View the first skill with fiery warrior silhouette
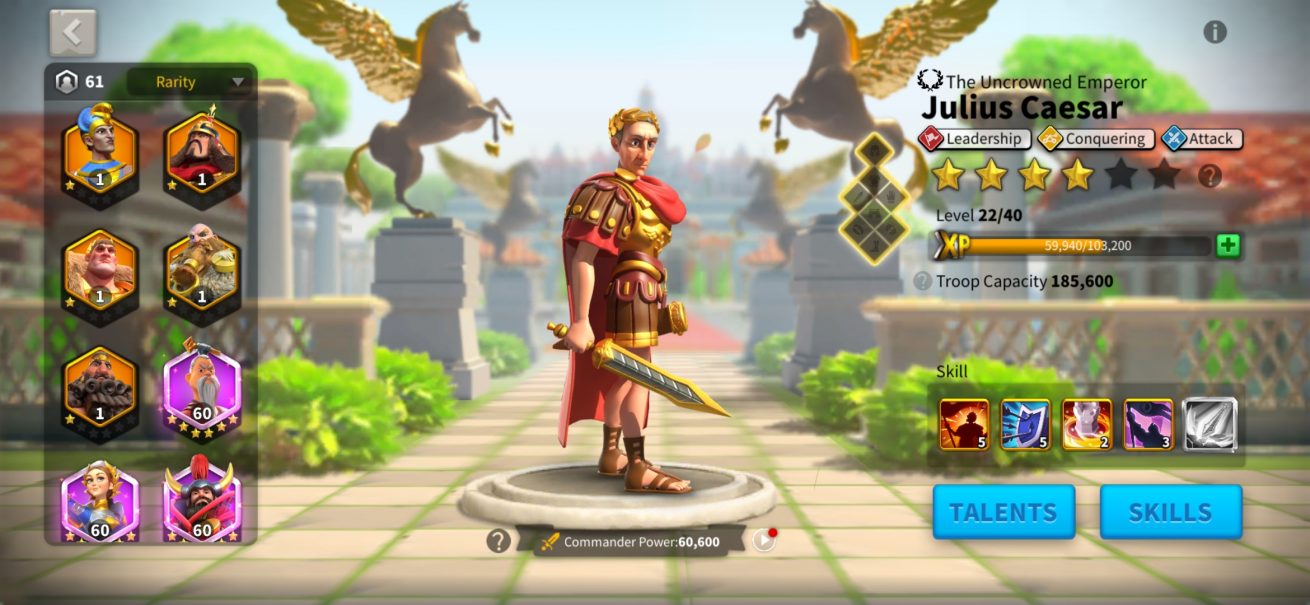The height and width of the screenshot is (605, 1310). tap(964, 425)
